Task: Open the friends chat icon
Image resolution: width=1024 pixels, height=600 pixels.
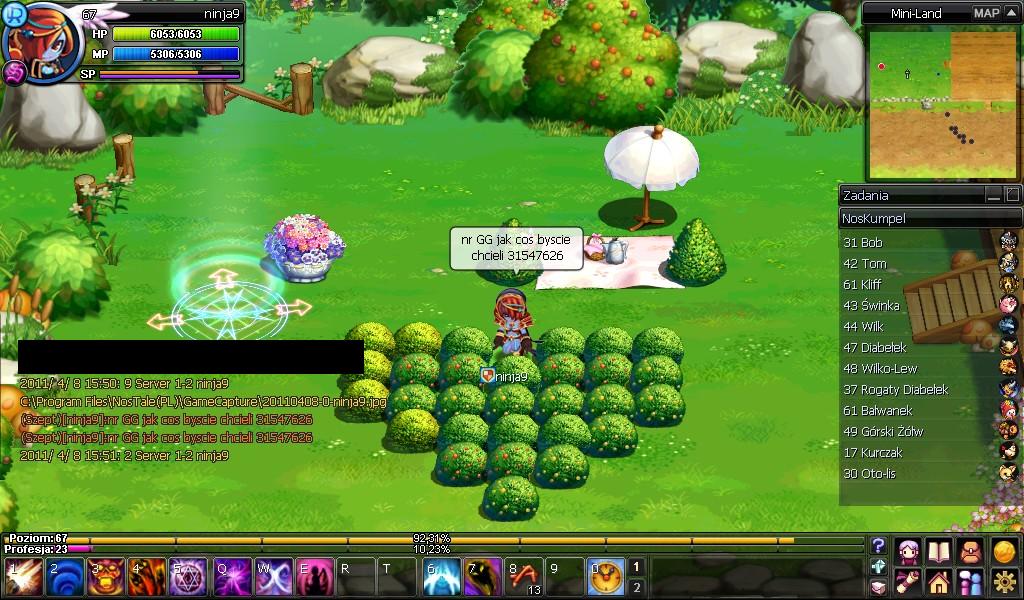Action: [x=970, y=582]
